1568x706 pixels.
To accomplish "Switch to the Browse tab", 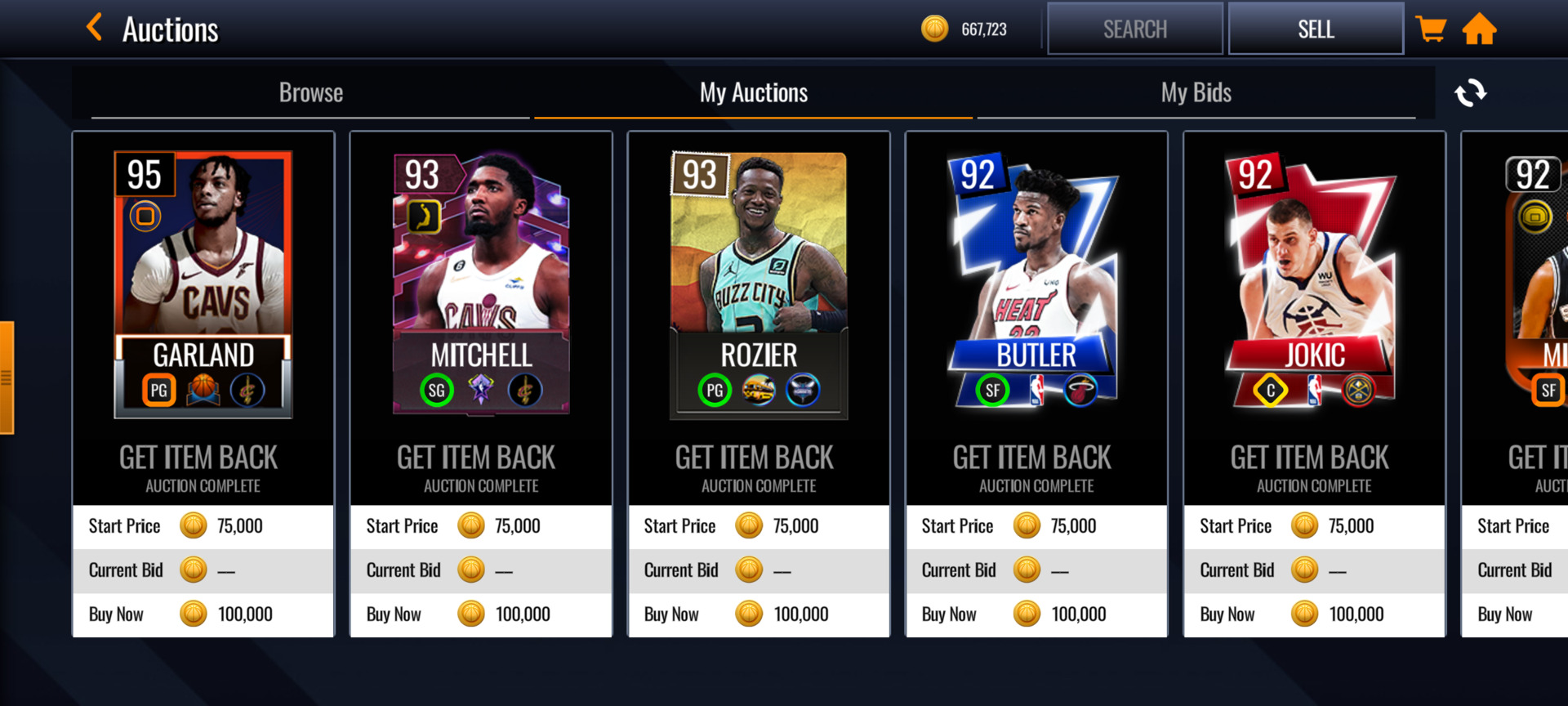I will pos(310,93).
